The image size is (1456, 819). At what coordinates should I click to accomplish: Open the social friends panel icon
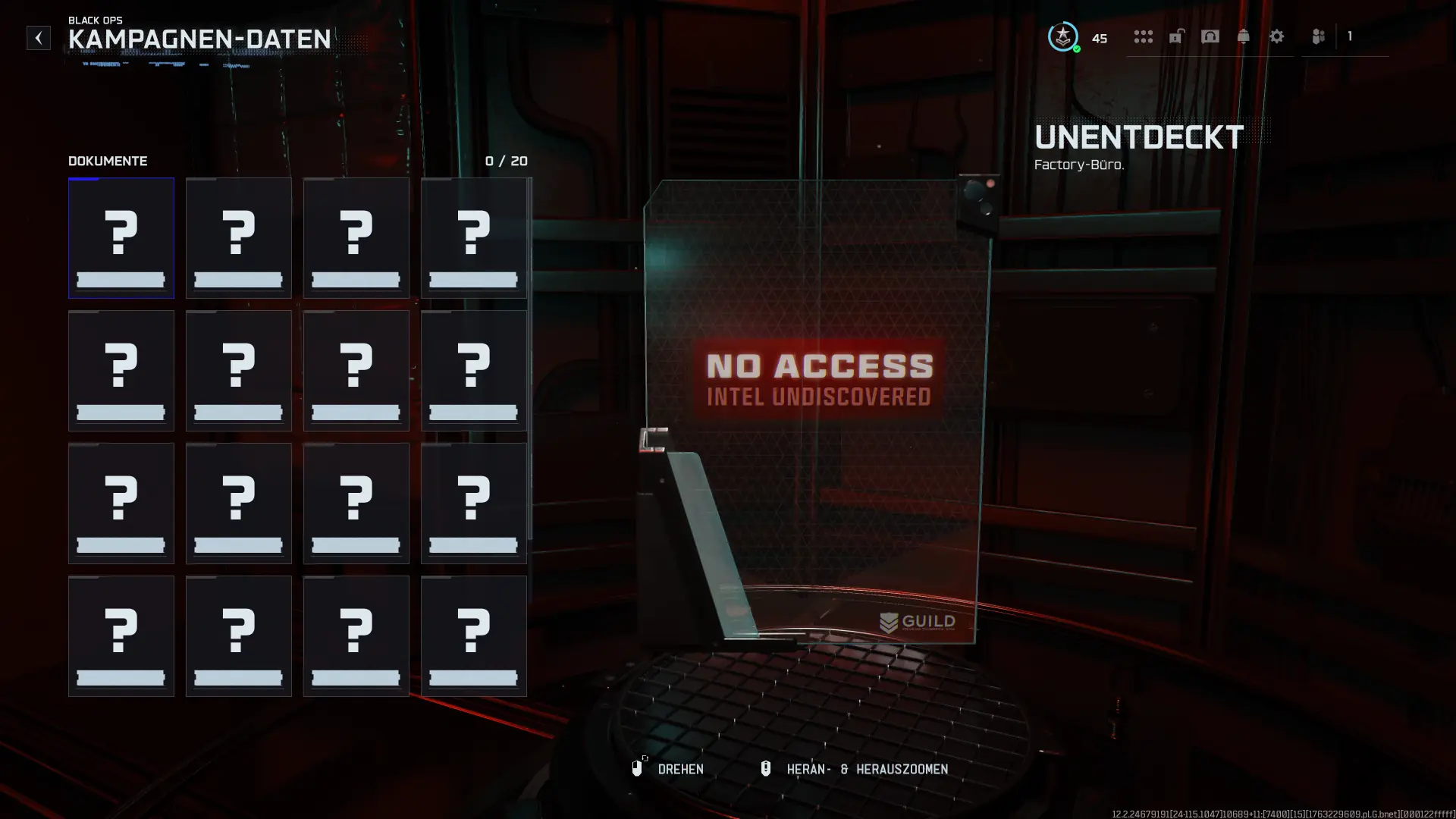point(1317,36)
